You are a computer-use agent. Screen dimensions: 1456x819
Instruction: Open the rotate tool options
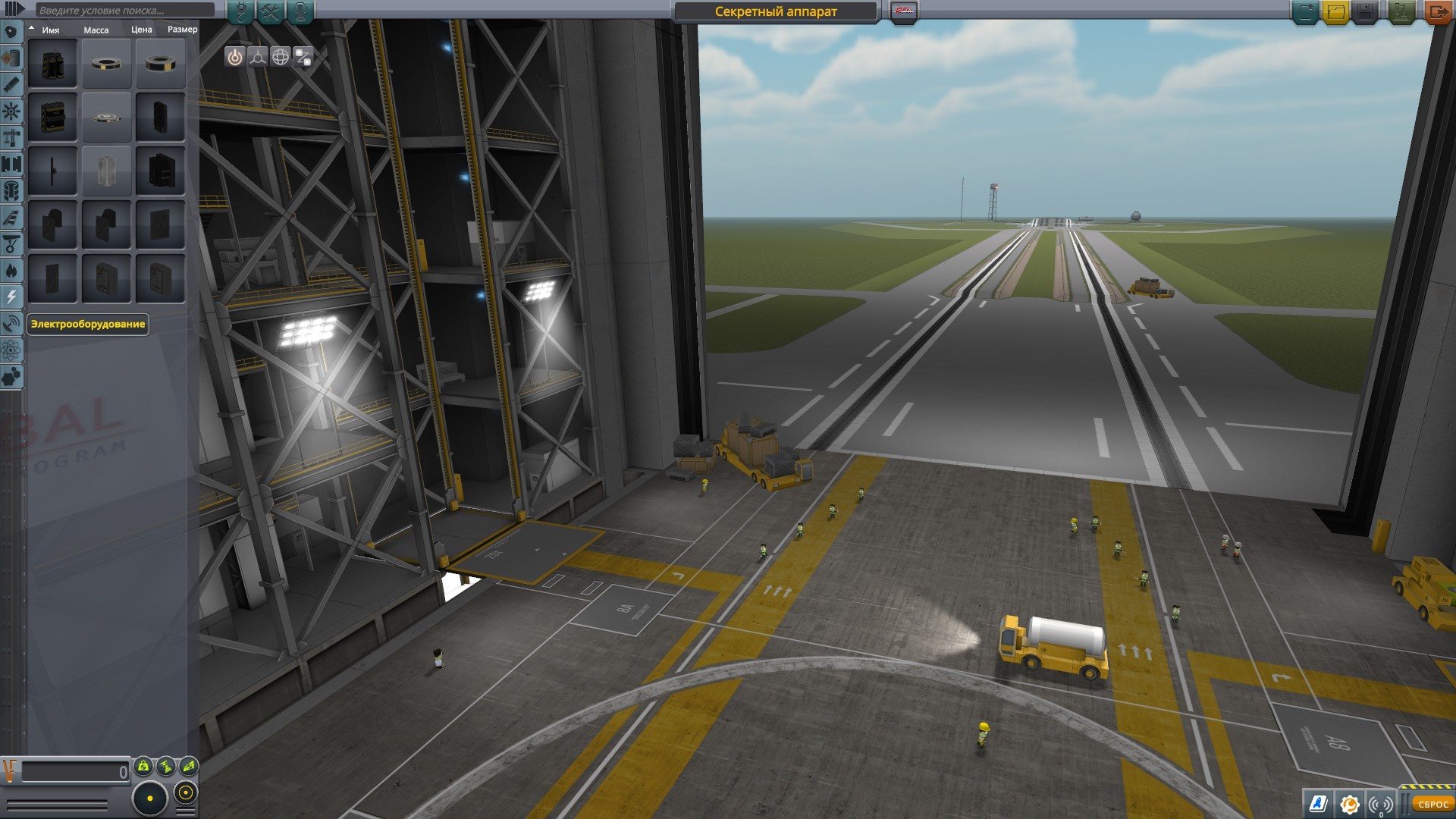(x=280, y=56)
